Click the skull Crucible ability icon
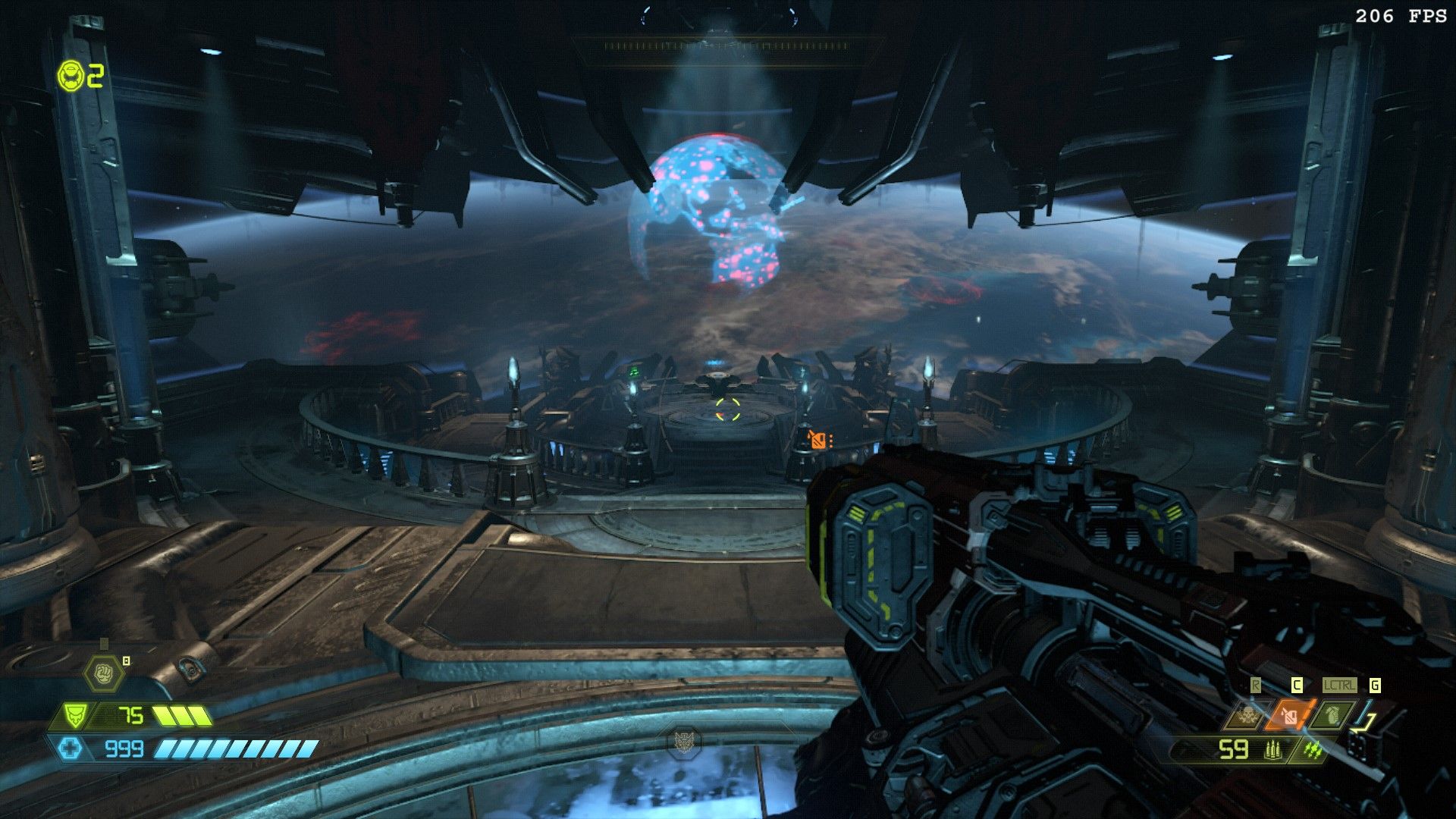 pos(1246,714)
